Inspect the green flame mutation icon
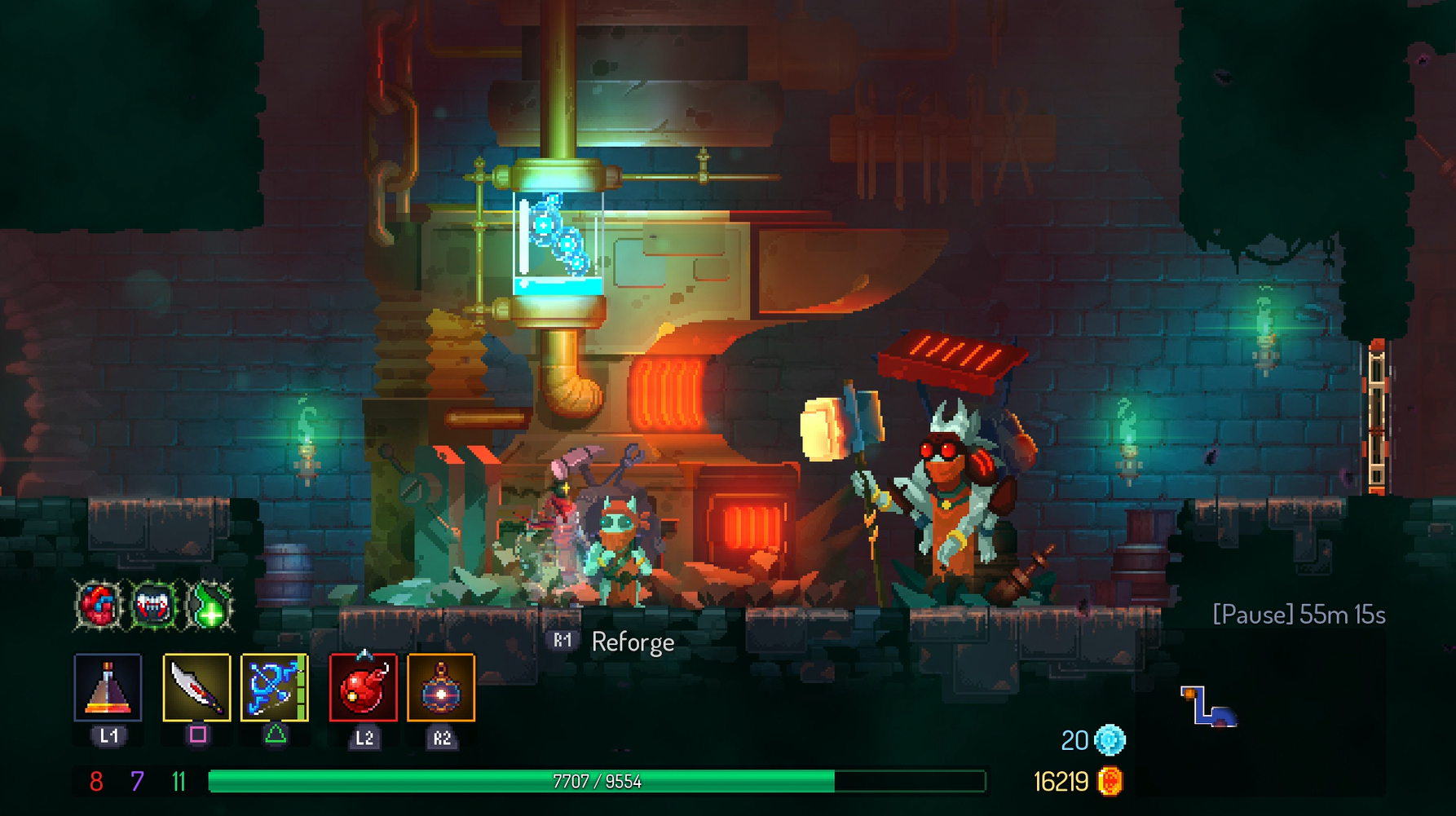This screenshot has height=816, width=1456. point(210,606)
